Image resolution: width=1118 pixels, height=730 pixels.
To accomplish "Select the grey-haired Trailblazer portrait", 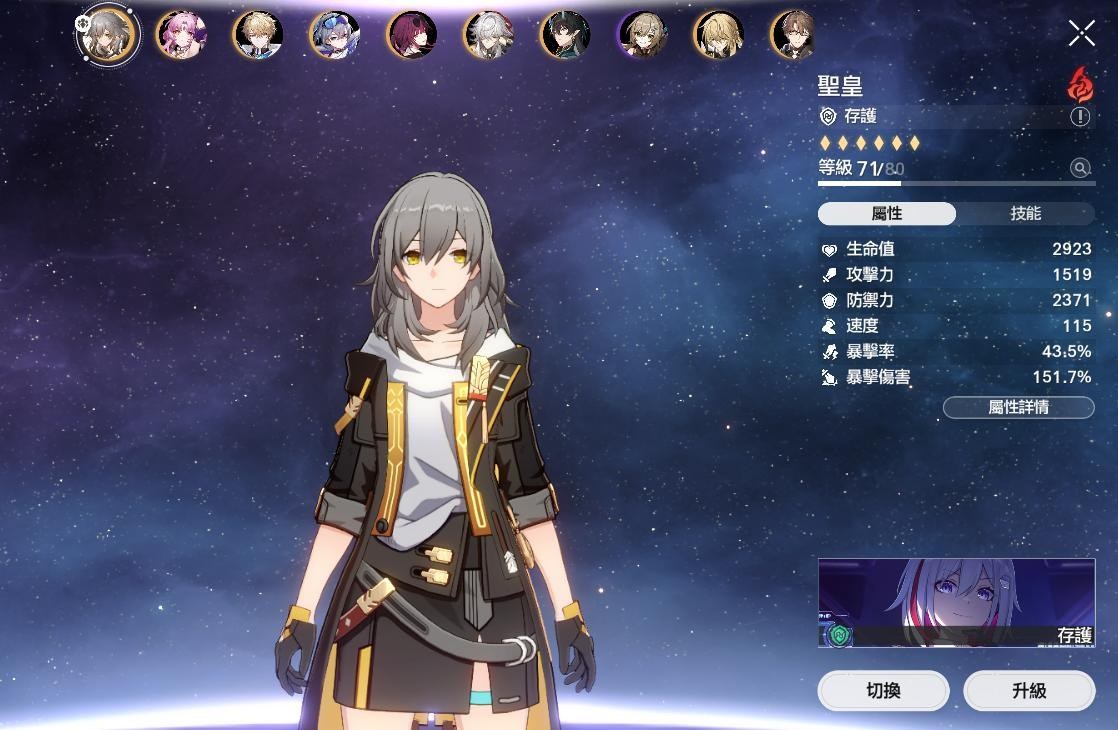I will (108, 35).
